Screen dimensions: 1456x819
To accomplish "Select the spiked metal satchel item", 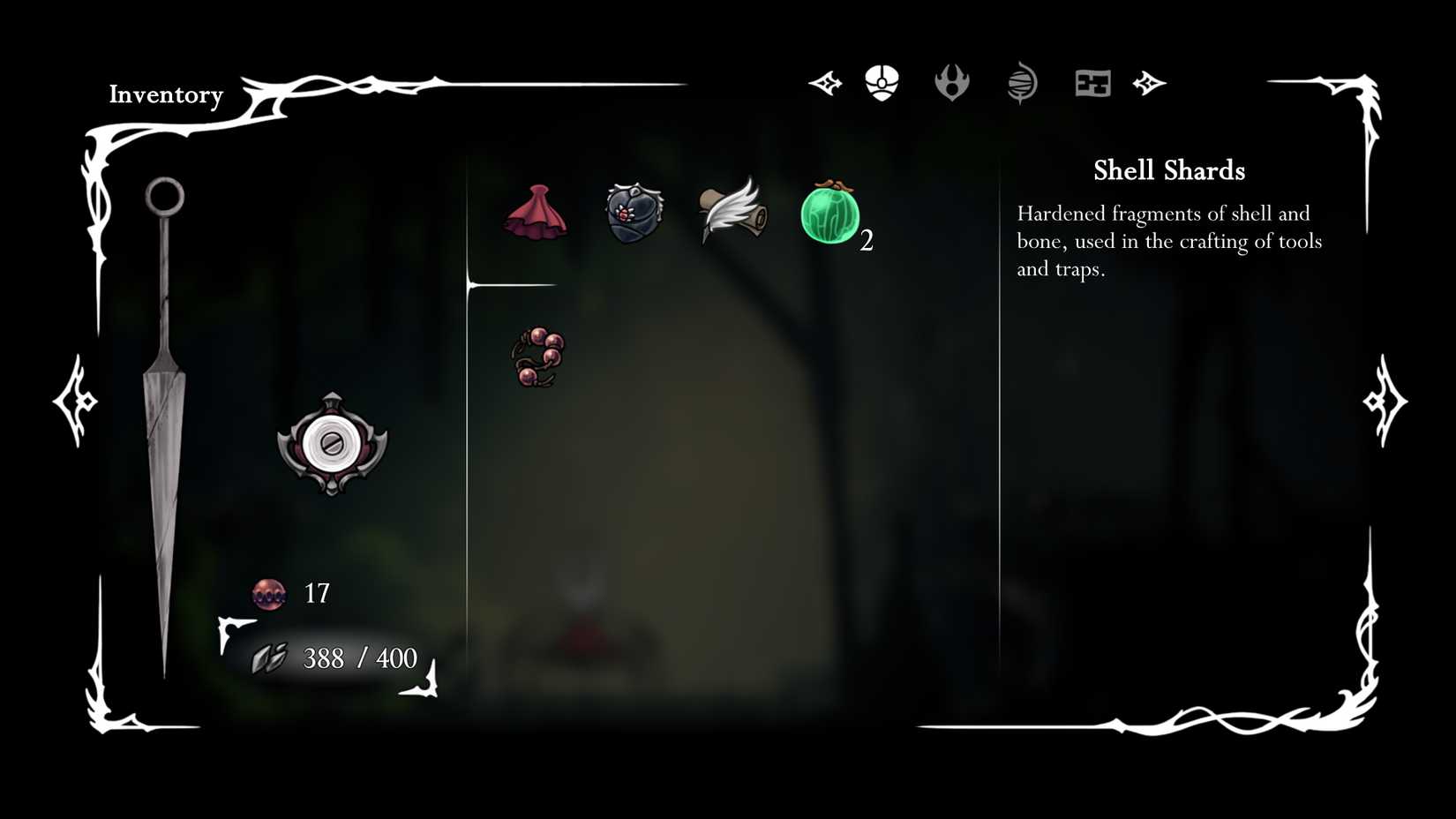I will click(633, 212).
